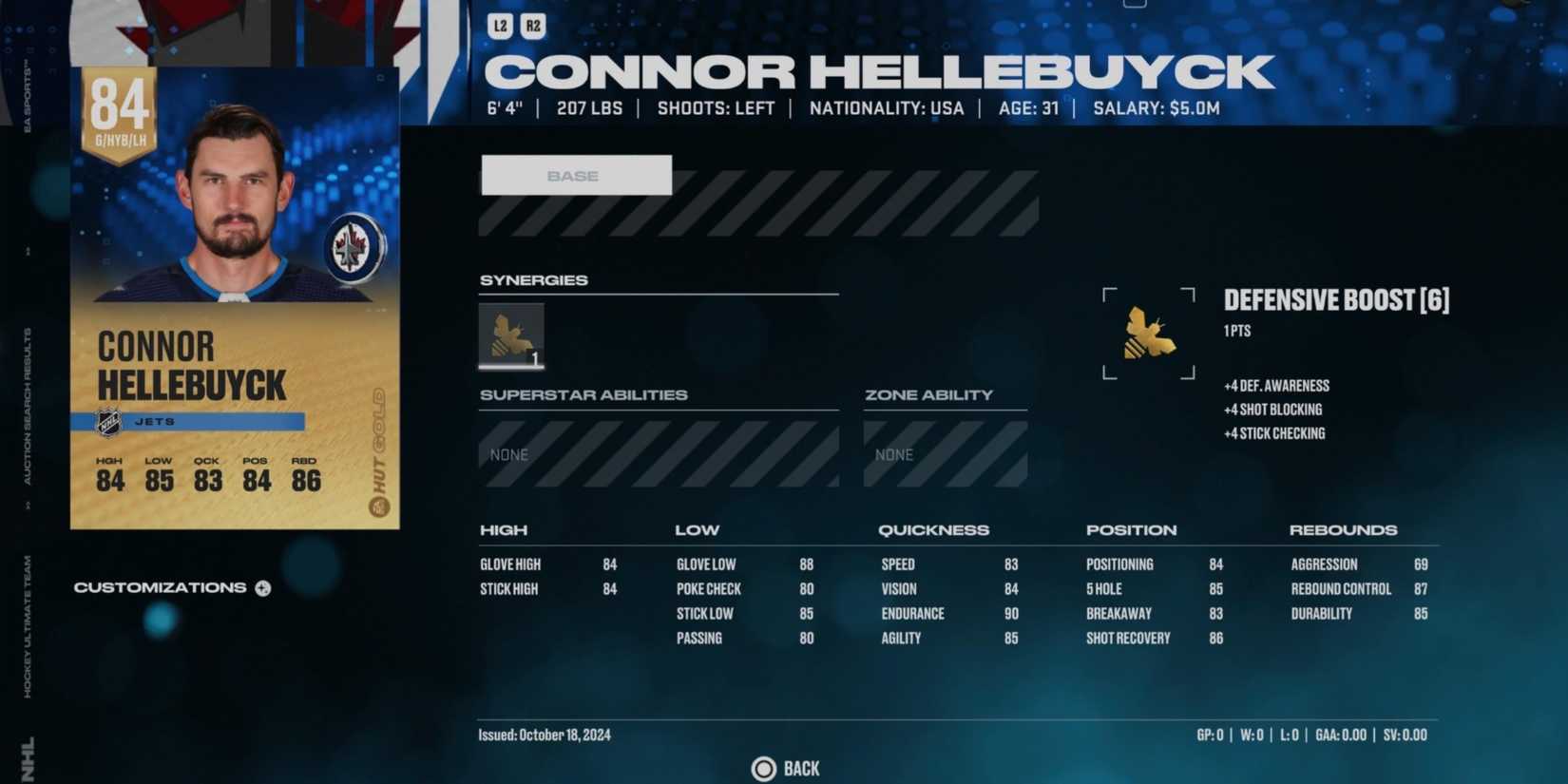
Task: Select the L2 trigger icon
Action: (x=501, y=26)
